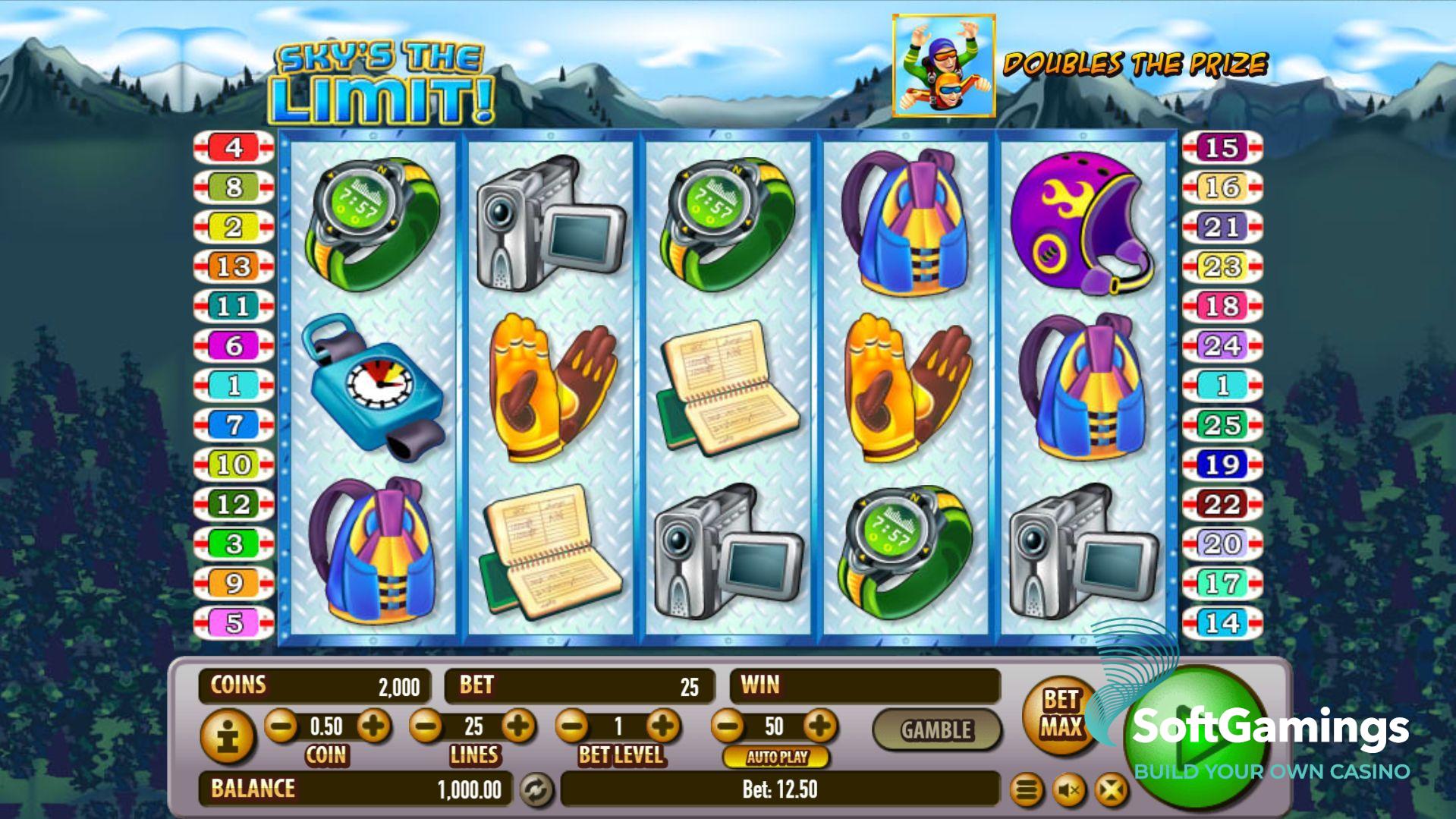Increase the coin value
Image resolution: width=1456 pixels, height=819 pixels.
pos(373,726)
